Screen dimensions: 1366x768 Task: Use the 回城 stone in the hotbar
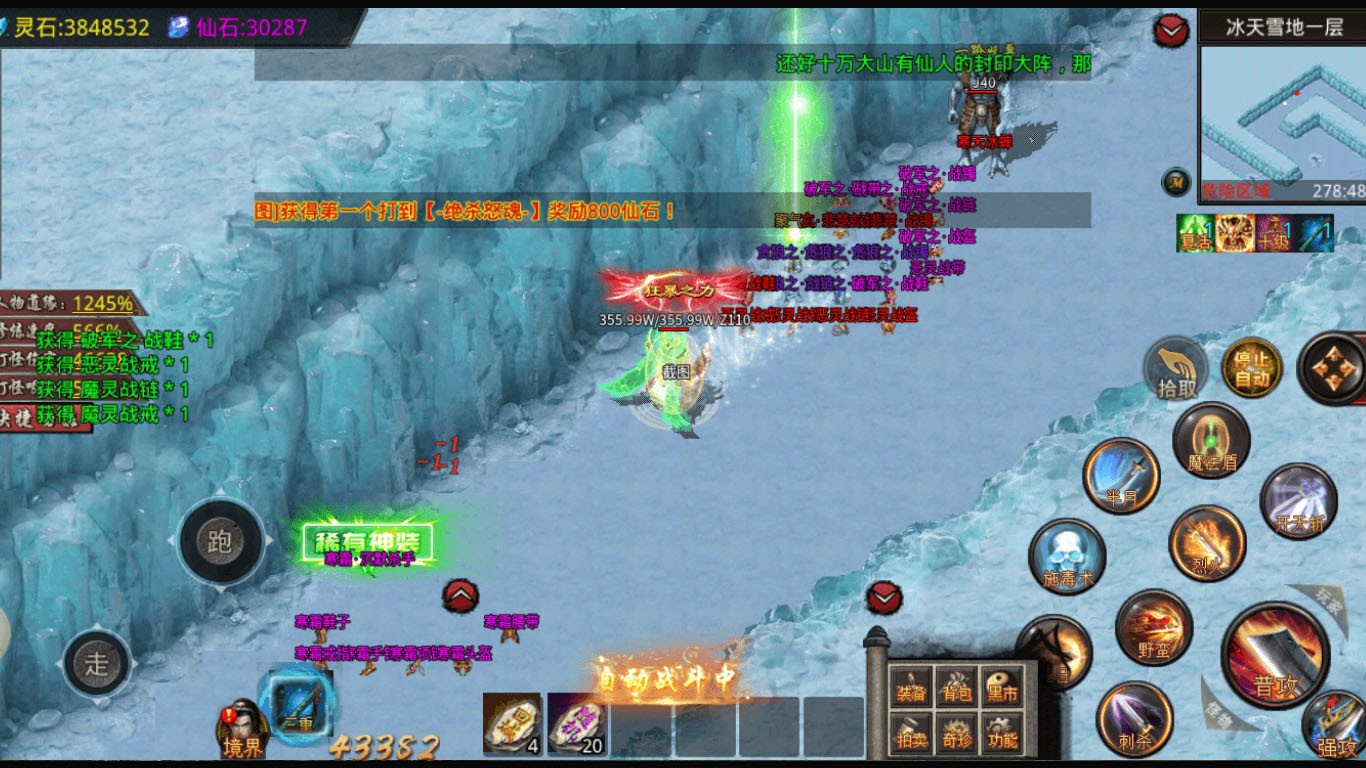(513, 724)
